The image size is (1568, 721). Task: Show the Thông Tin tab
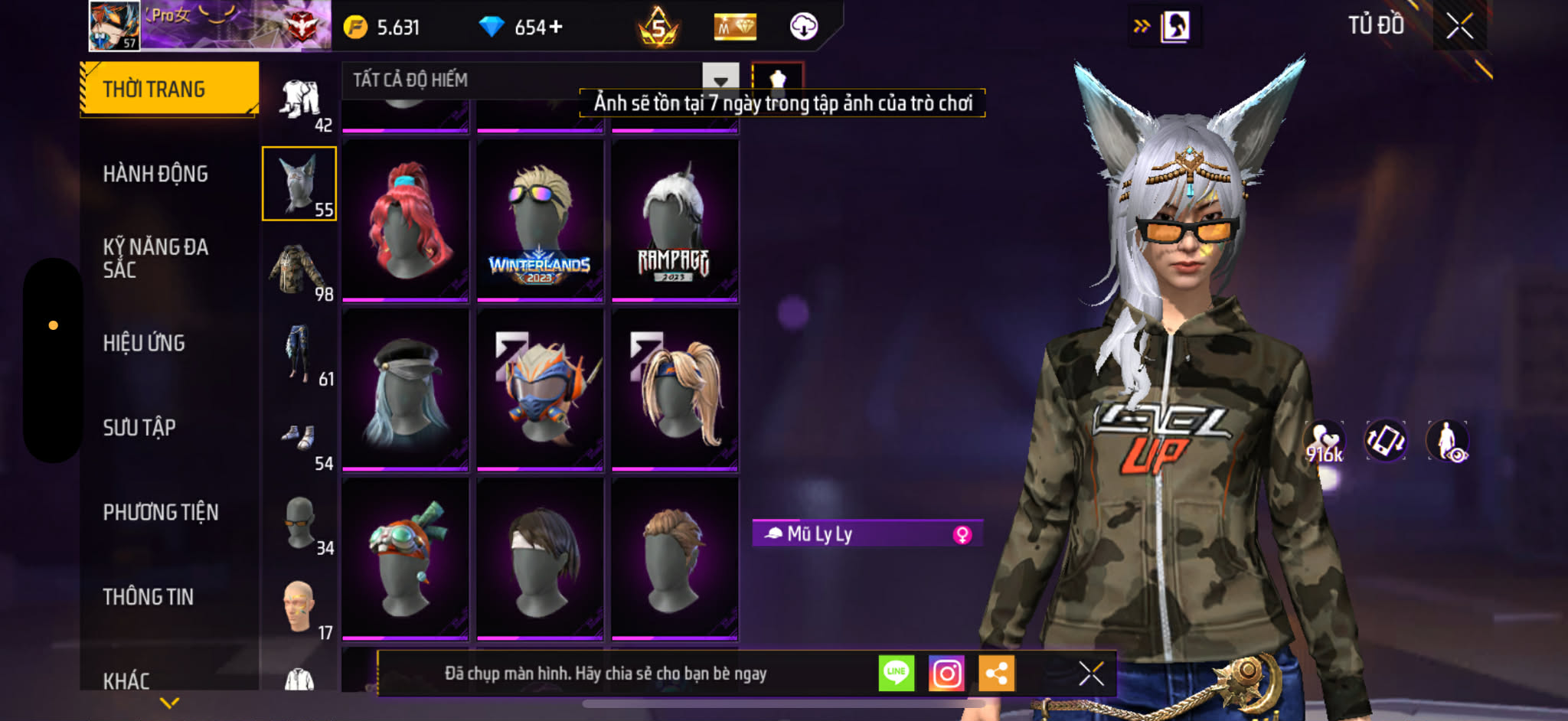pyautogui.click(x=149, y=596)
